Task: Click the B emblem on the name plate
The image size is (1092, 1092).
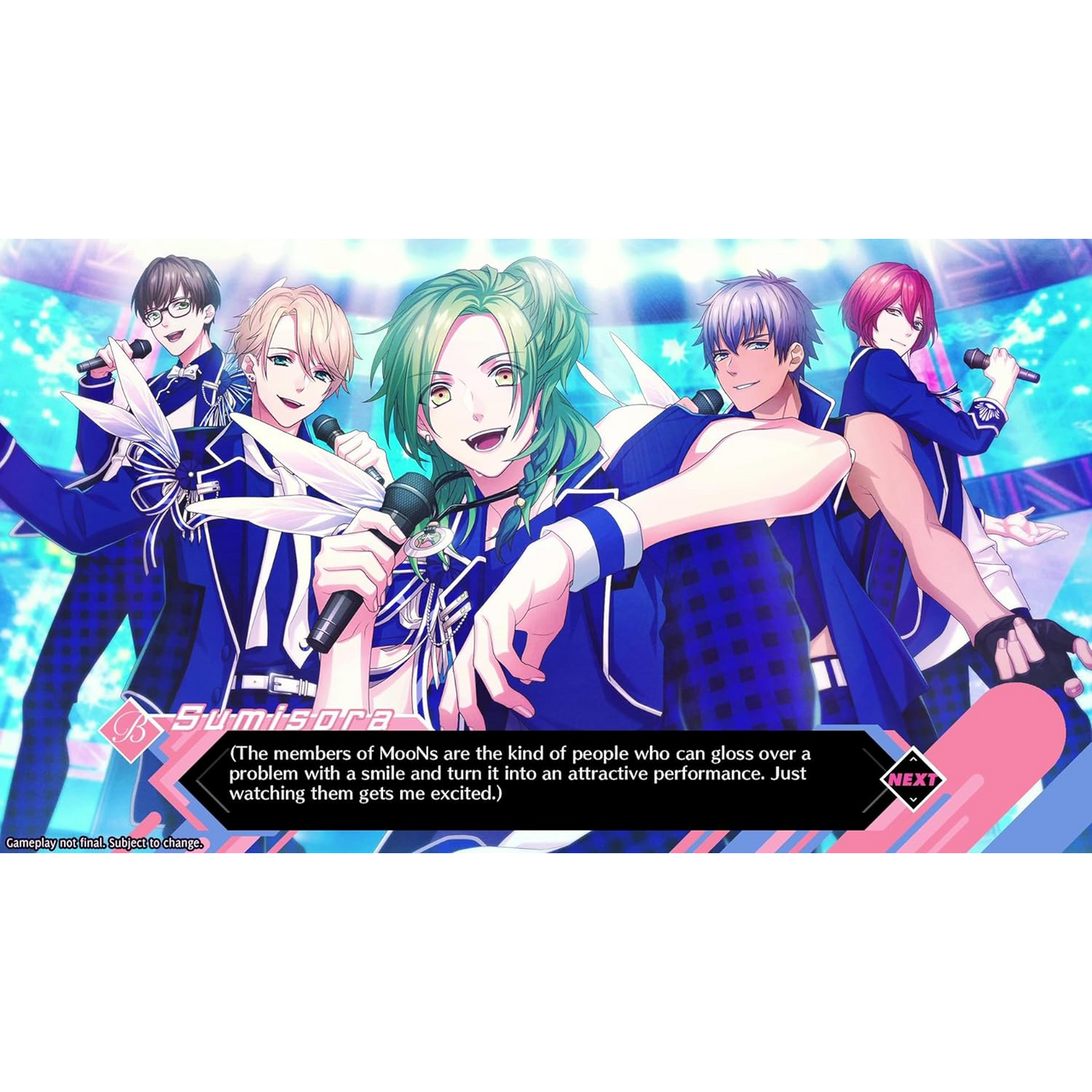Action: click(132, 724)
